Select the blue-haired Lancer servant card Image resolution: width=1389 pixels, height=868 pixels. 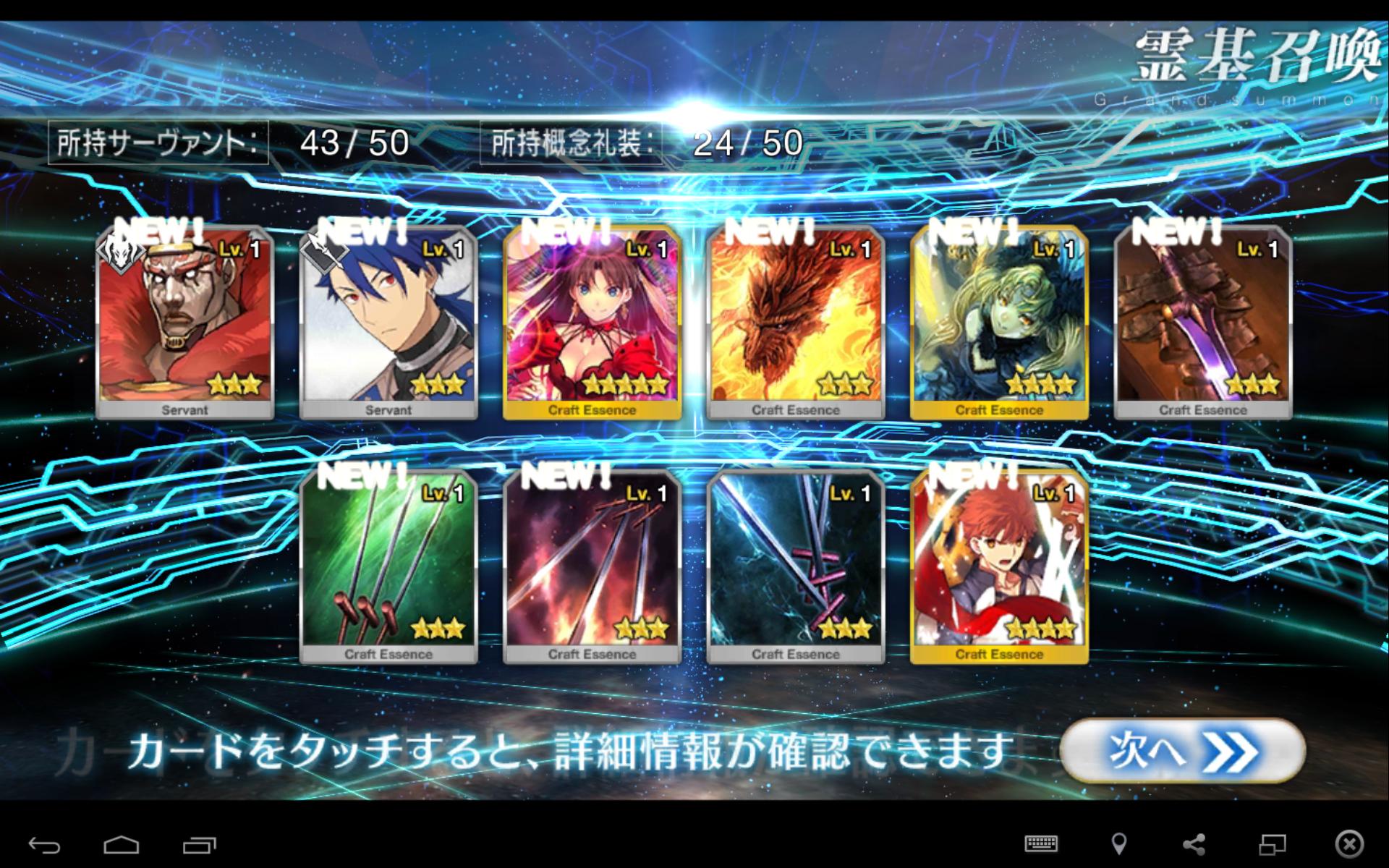pos(388,323)
